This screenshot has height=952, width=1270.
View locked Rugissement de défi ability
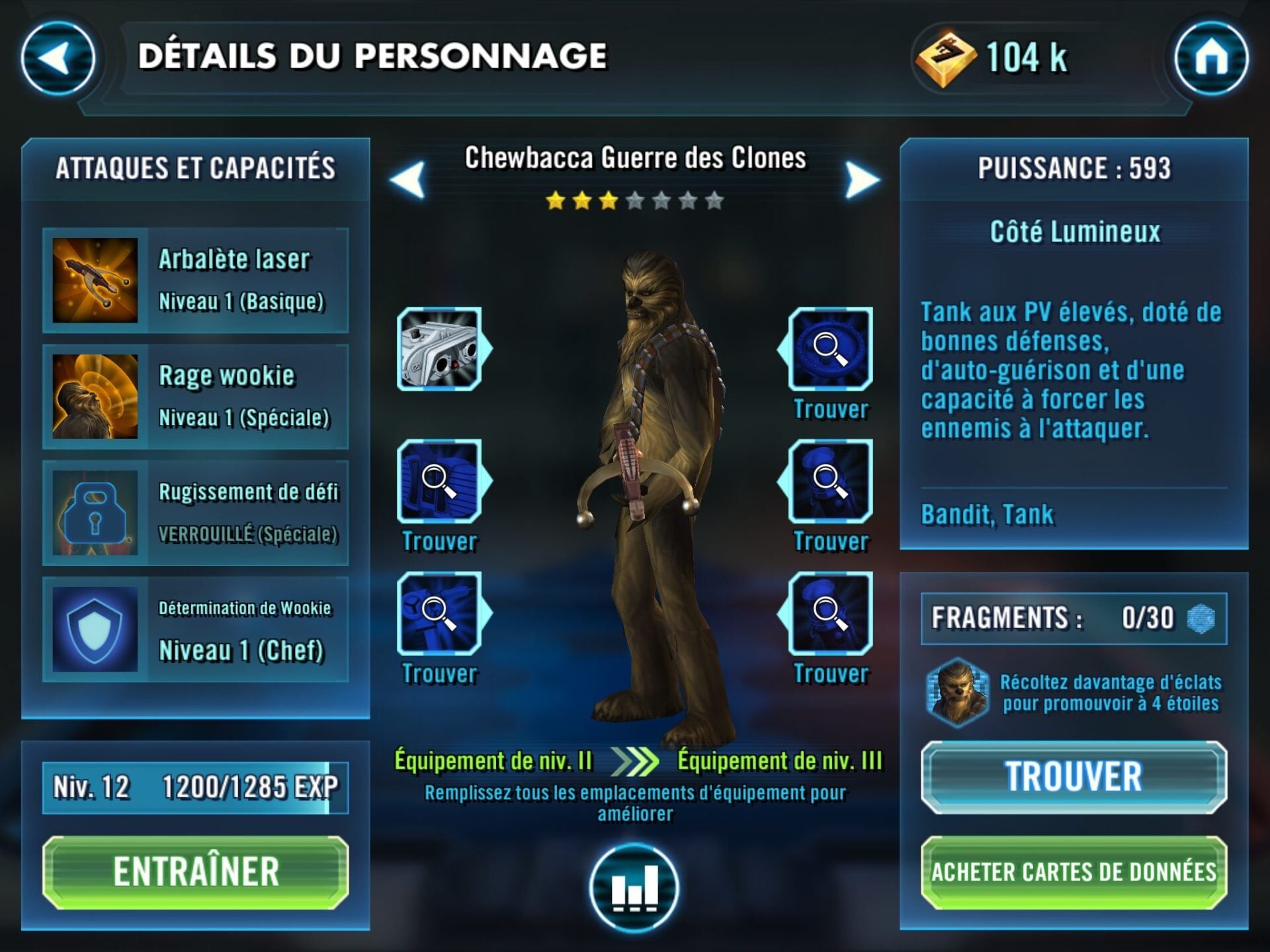[x=196, y=513]
